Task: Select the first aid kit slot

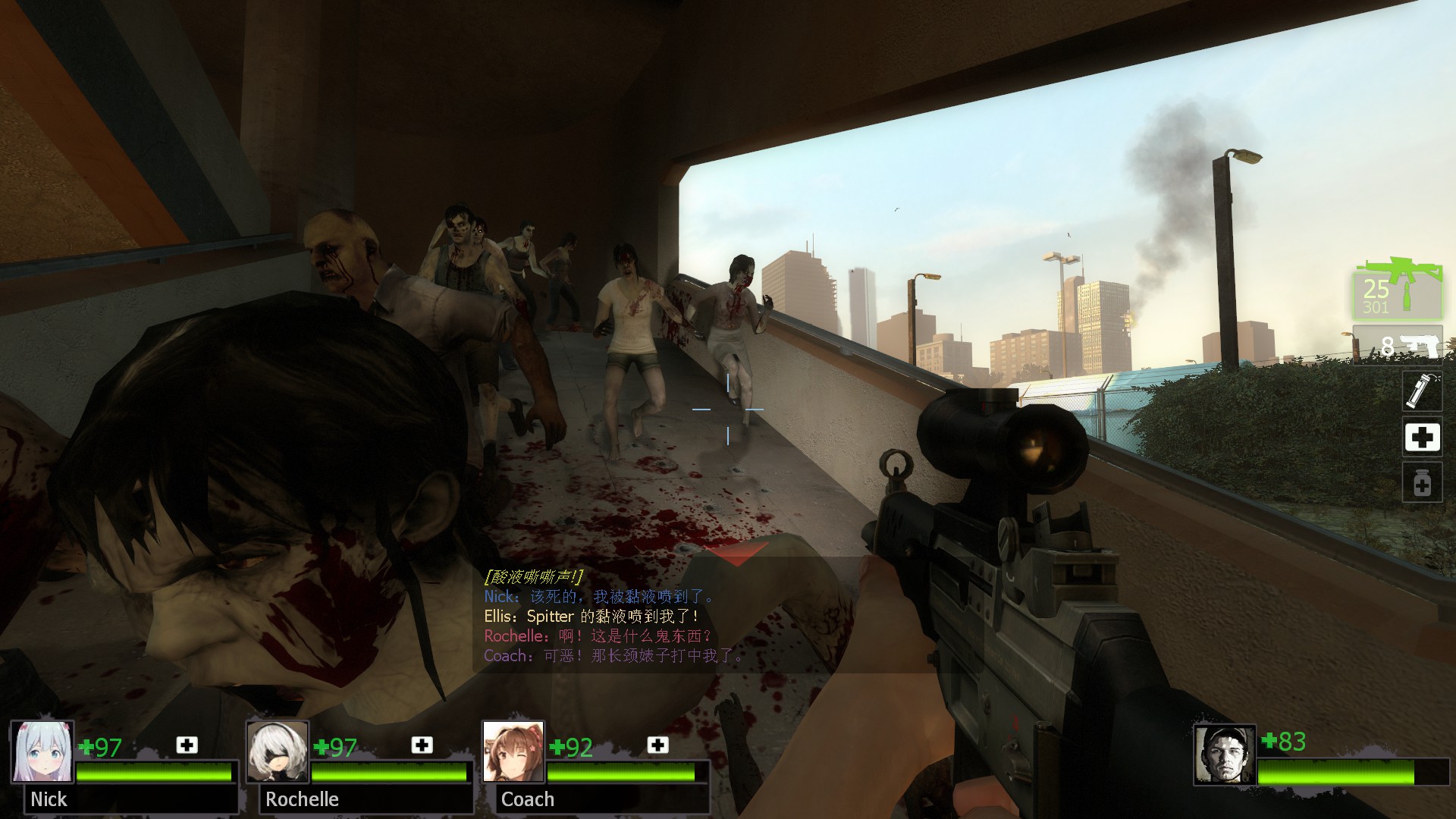Action: point(1421,438)
